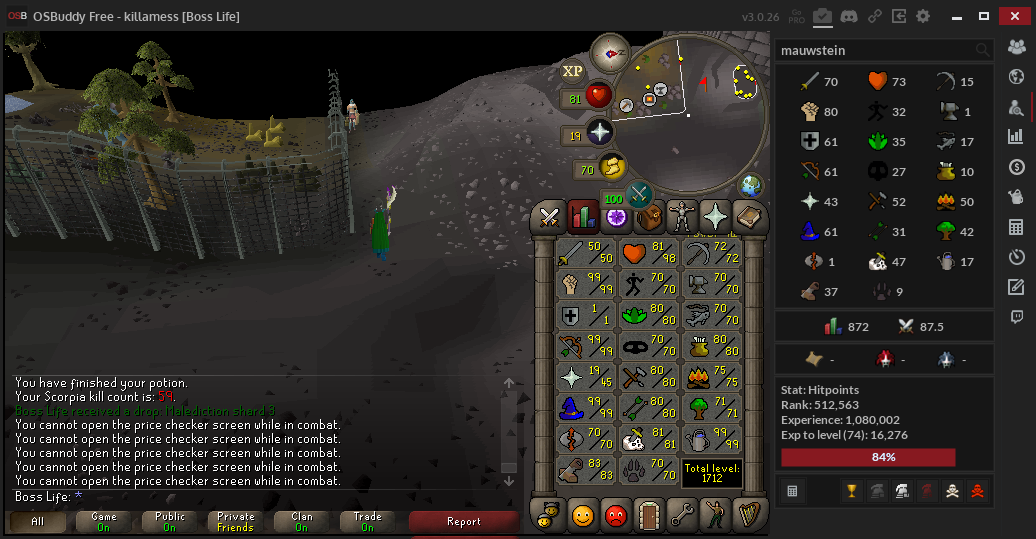Open the Quest List tab
Image resolution: width=1036 pixels, height=539 pixels.
coord(616,216)
